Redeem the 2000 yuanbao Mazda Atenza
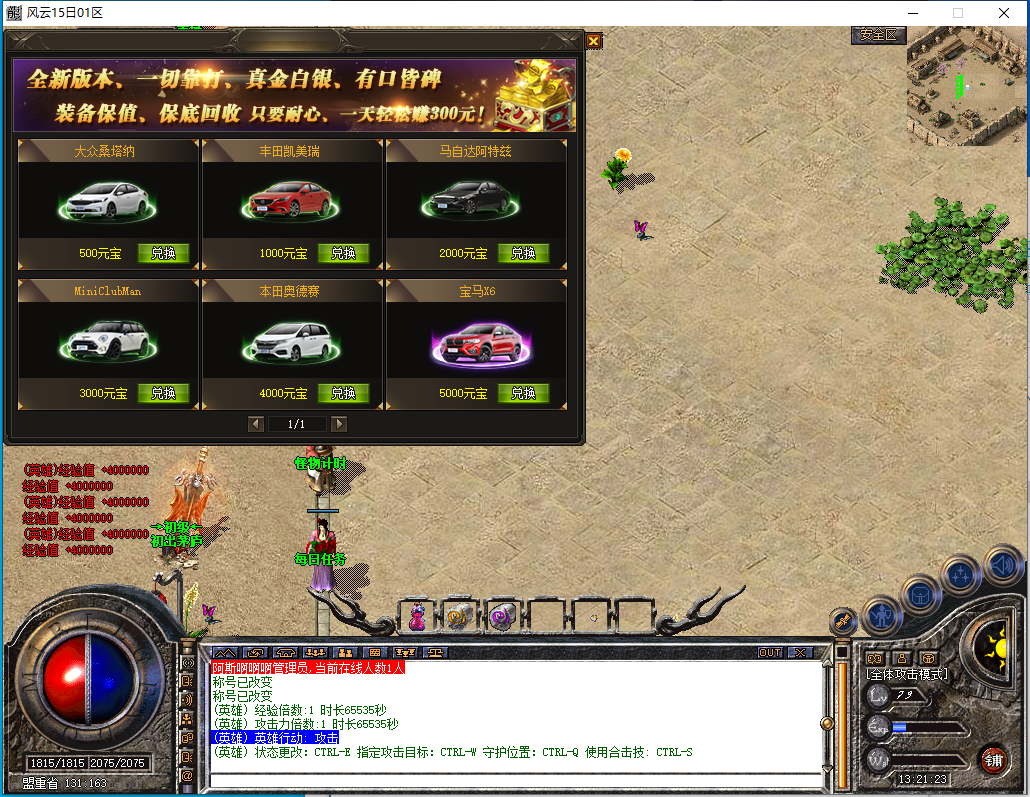Image resolution: width=1030 pixels, height=797 pixels. [523, 253]
